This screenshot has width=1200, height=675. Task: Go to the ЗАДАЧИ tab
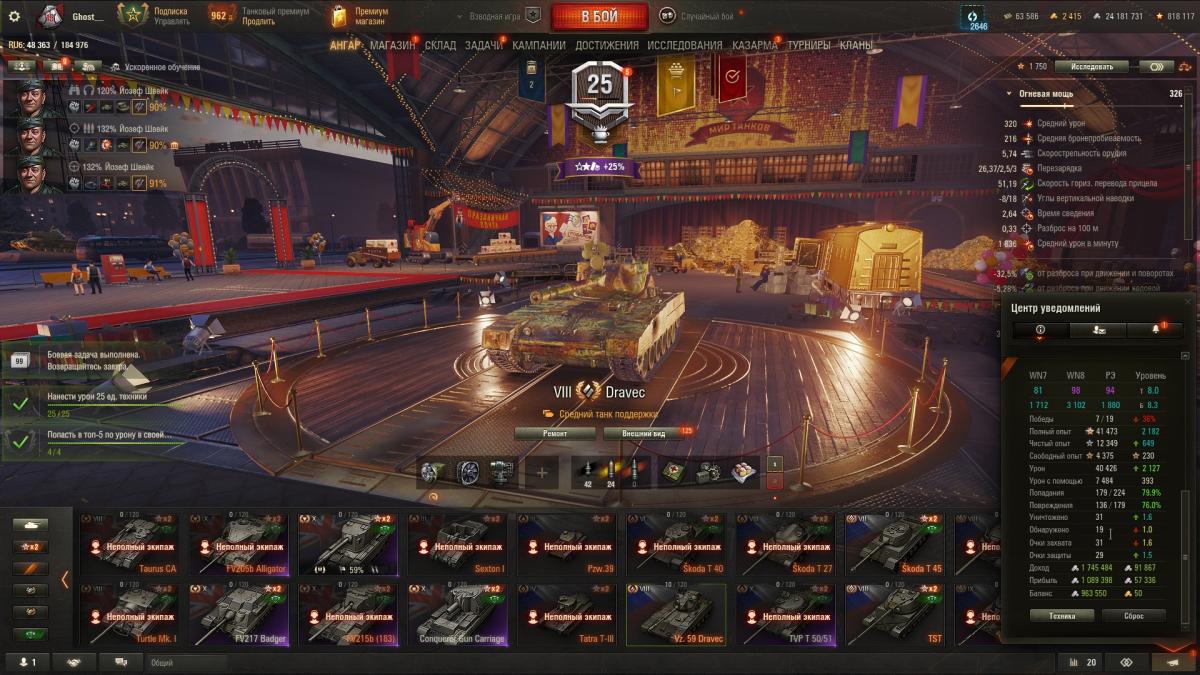pyautogui.click(x=484, y=45)
